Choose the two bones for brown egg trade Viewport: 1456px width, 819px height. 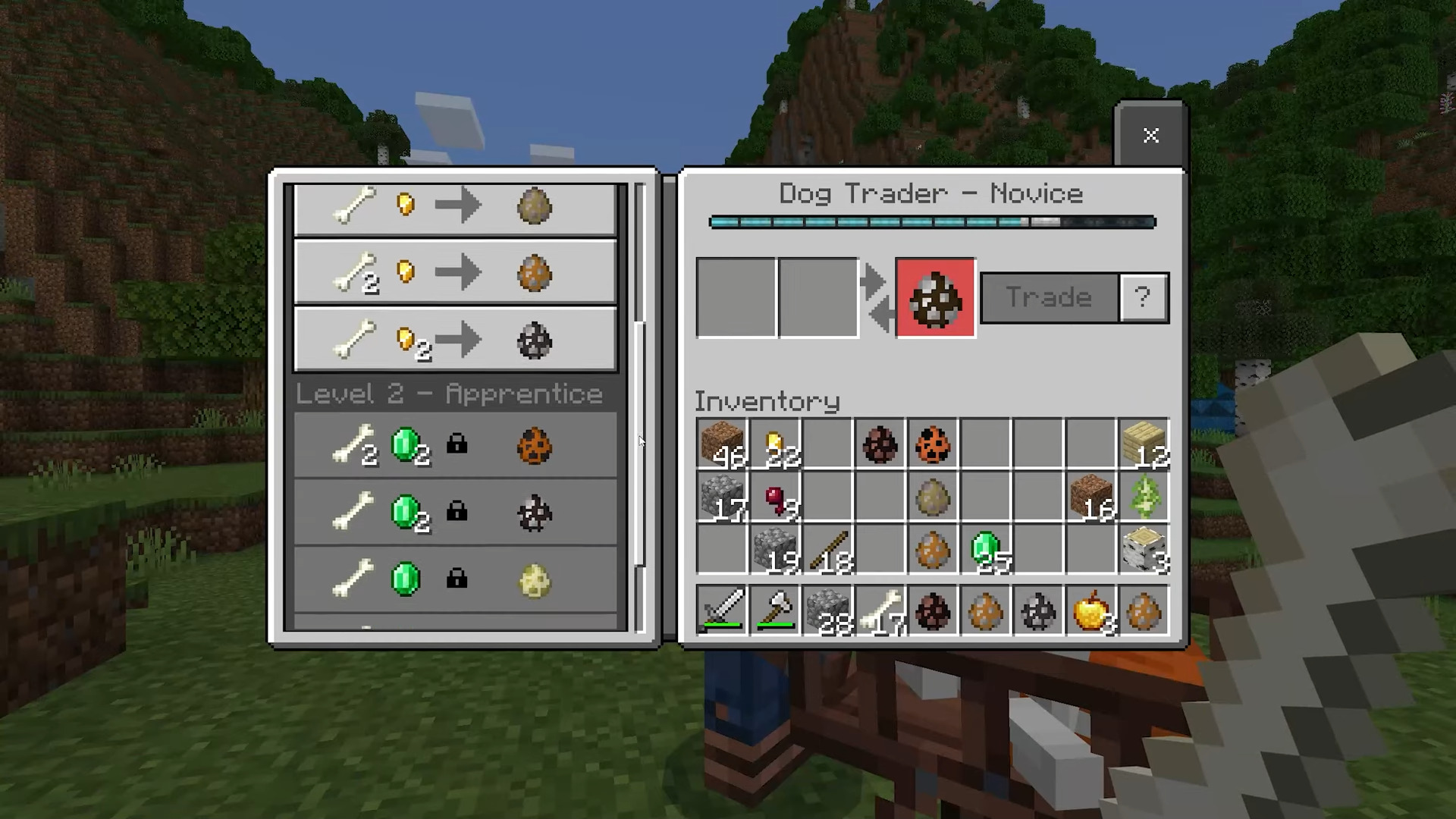[x=455, y=273]
